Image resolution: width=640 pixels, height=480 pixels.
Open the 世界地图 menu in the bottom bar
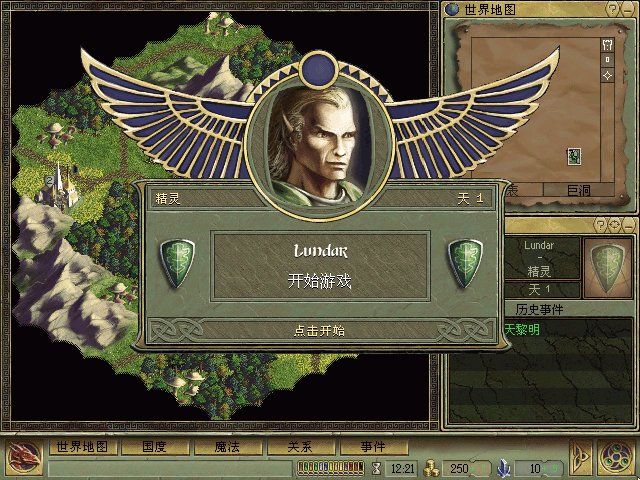coord(83,447)
